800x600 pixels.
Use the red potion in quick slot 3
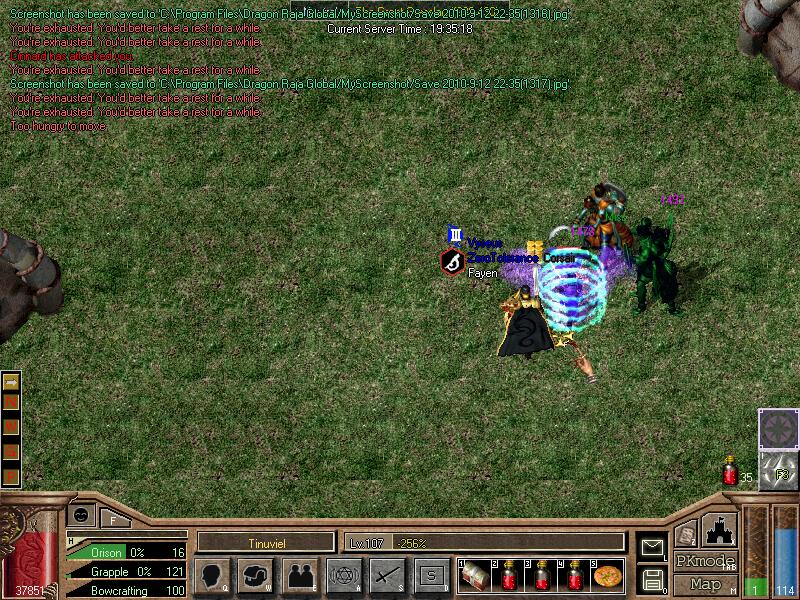[x=541, y=575]
